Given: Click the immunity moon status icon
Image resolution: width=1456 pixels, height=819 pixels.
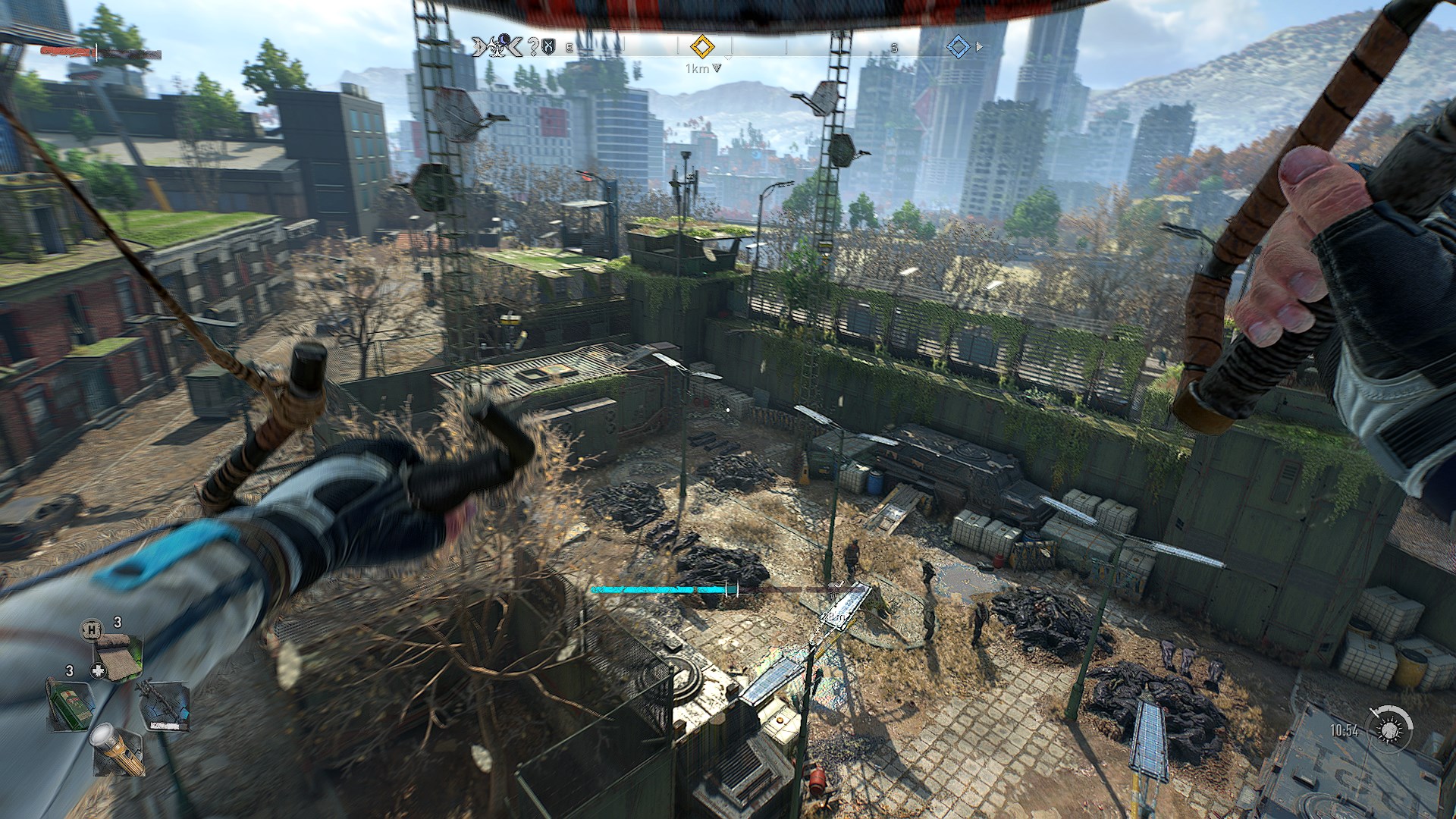Looking at the screenshot, I should tap(506, 42).
